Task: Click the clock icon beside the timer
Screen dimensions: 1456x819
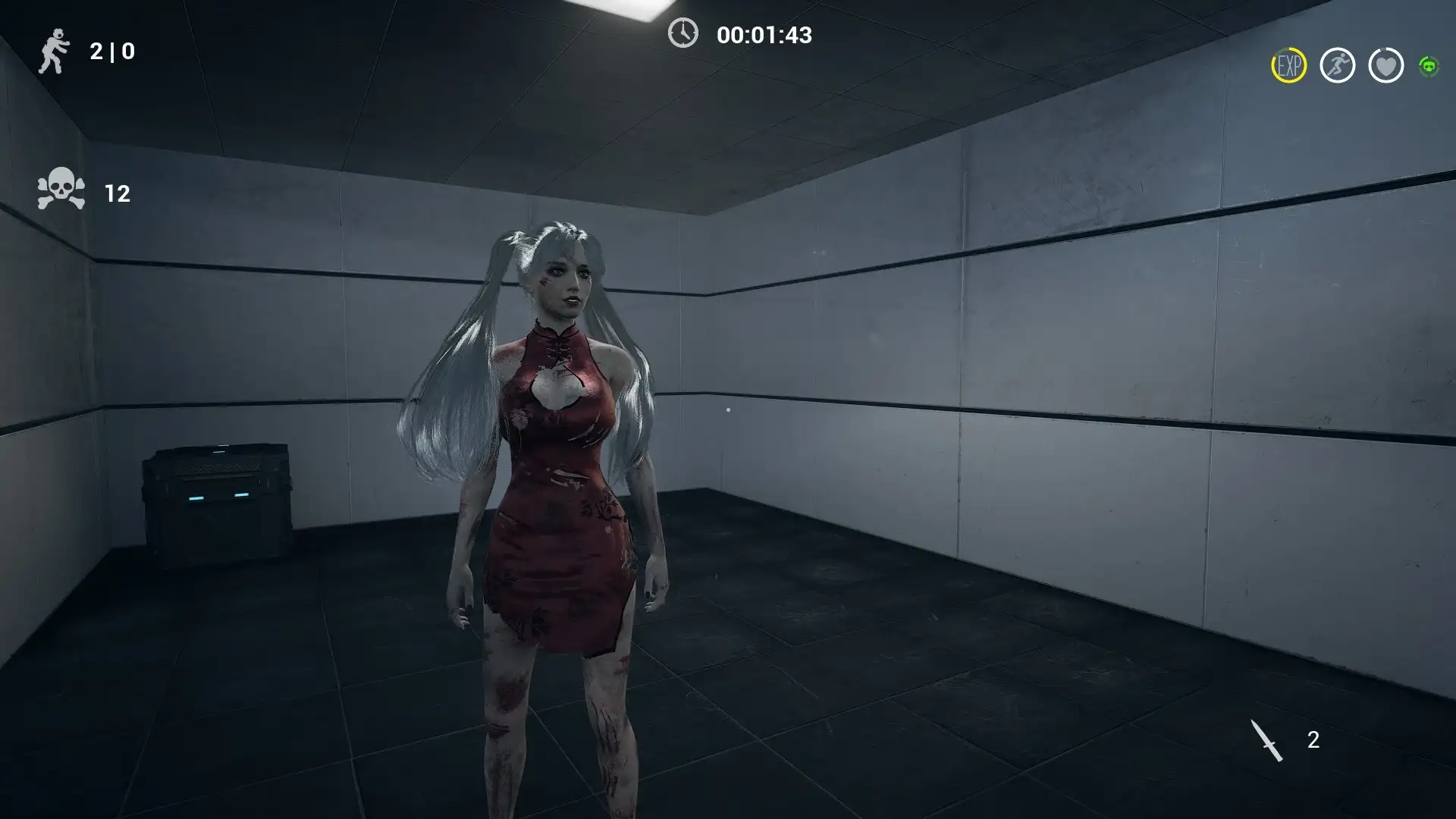Action: [x=682, y=33]
